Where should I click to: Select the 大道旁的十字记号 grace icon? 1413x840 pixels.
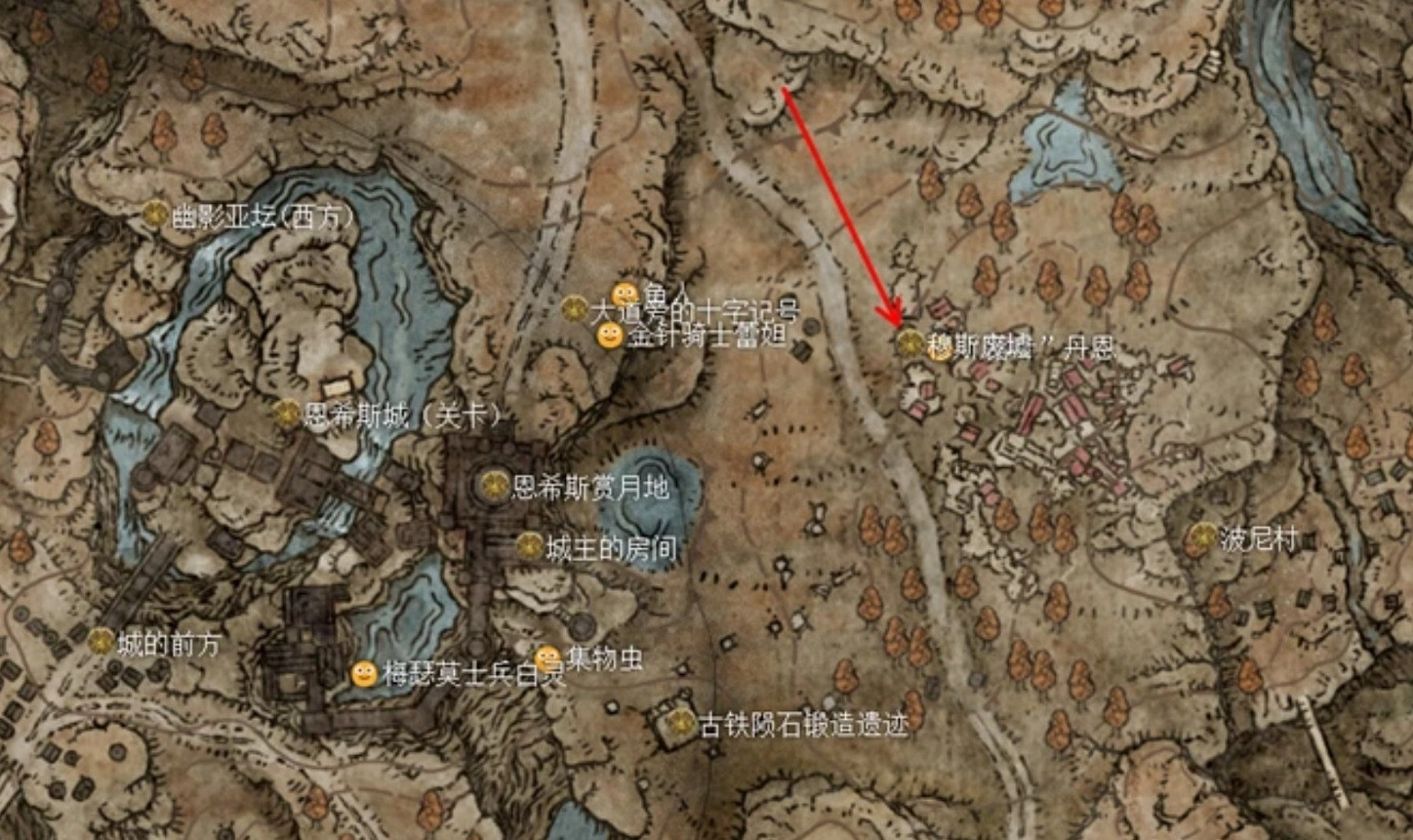tap(573, 309)
